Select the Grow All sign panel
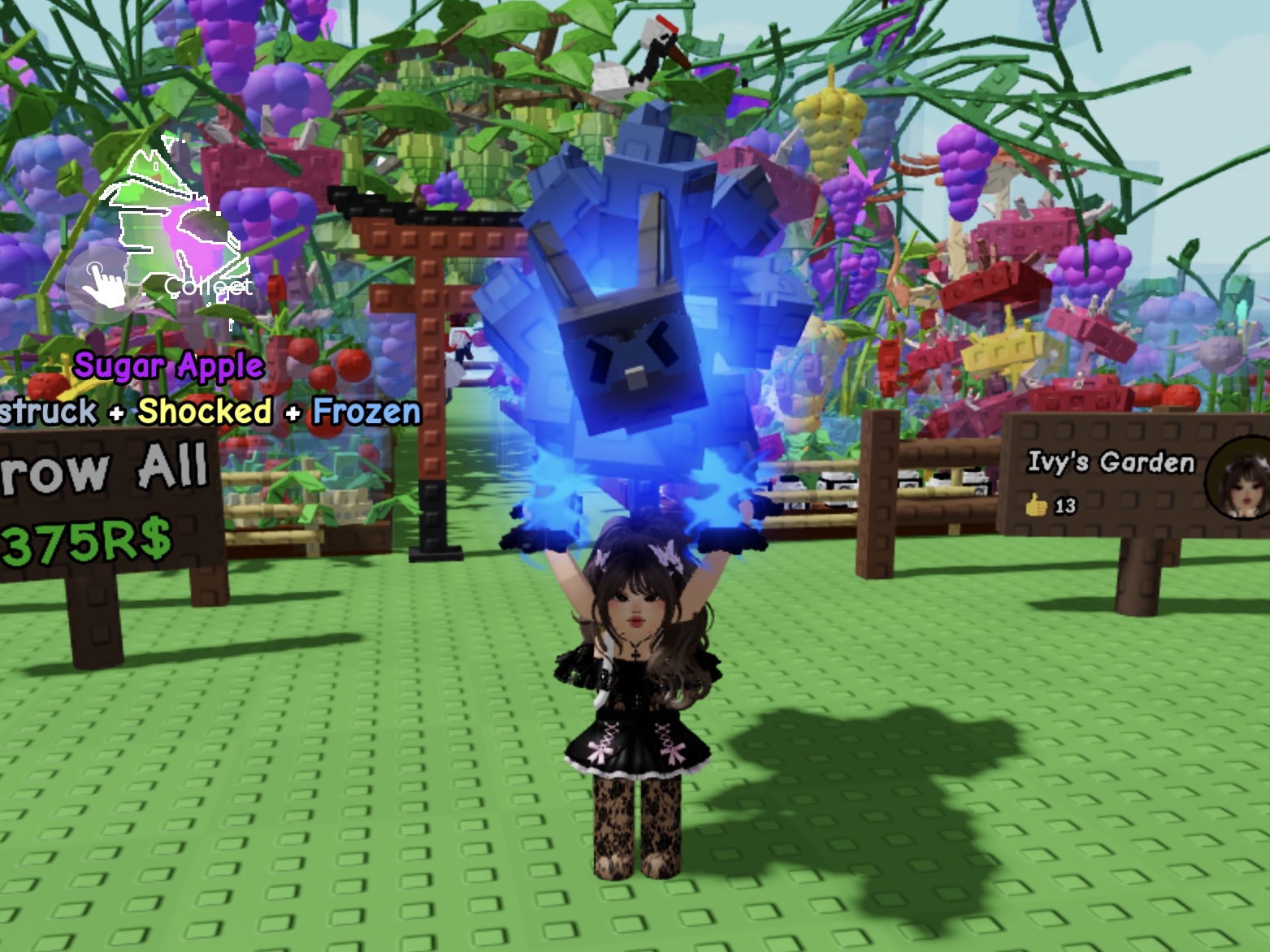 point(106,495)
